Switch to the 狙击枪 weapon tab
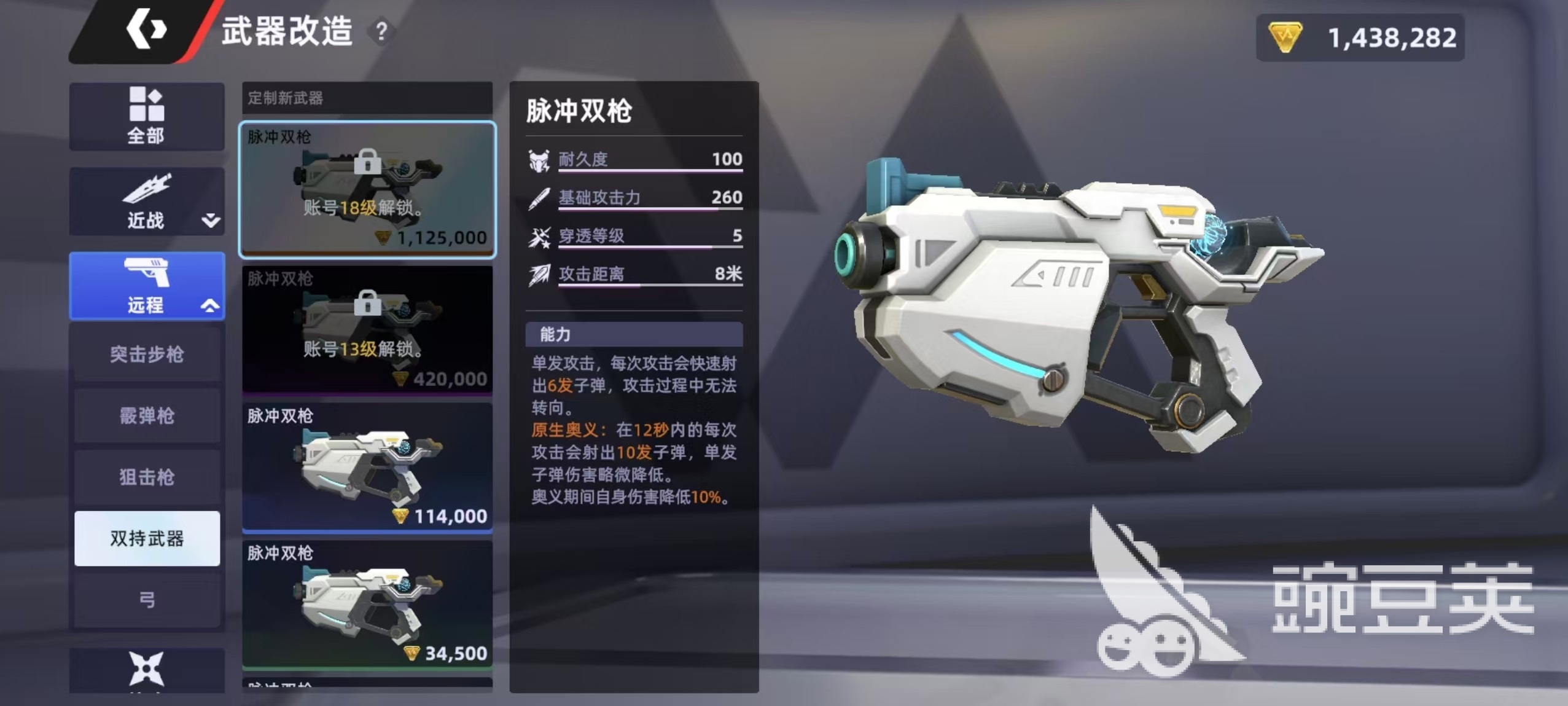1568x706 pixels. (x=147, y=477)
